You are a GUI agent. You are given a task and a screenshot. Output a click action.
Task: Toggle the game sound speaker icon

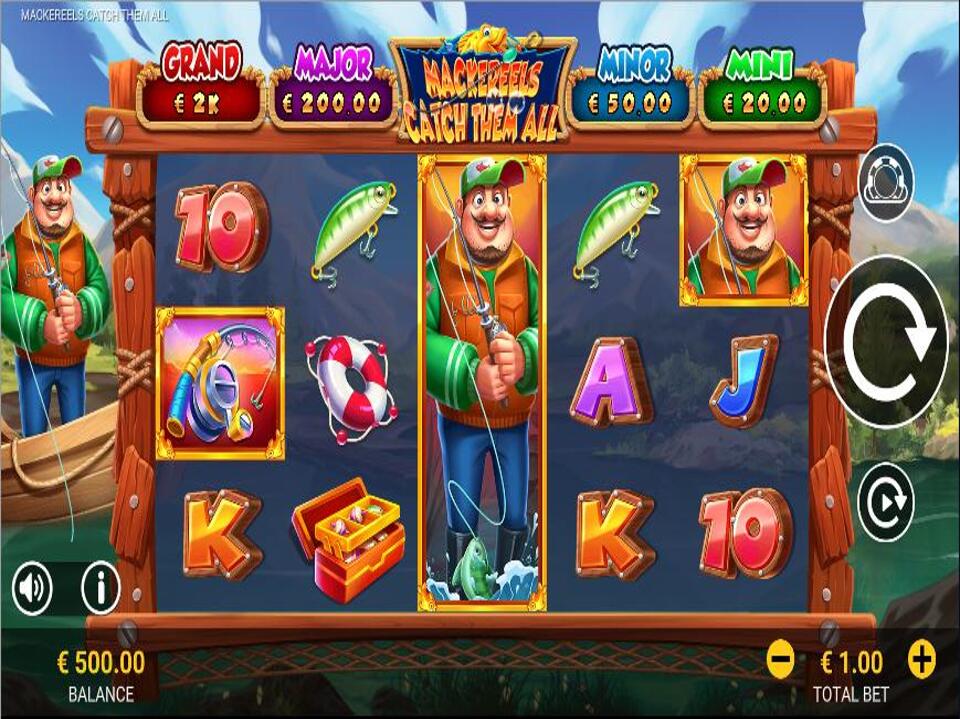click(33, 589)
